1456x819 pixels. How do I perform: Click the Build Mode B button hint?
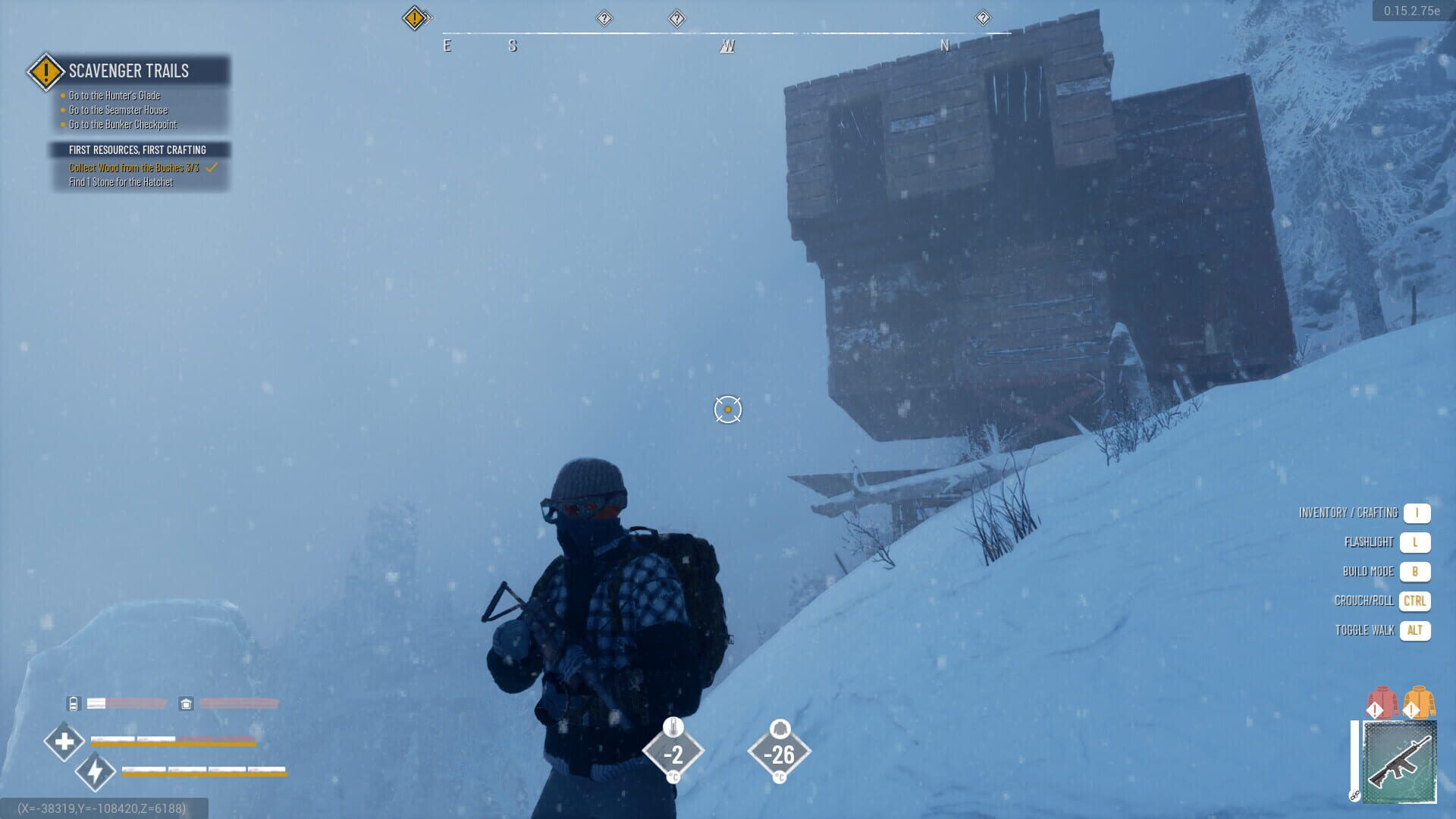1415,571
